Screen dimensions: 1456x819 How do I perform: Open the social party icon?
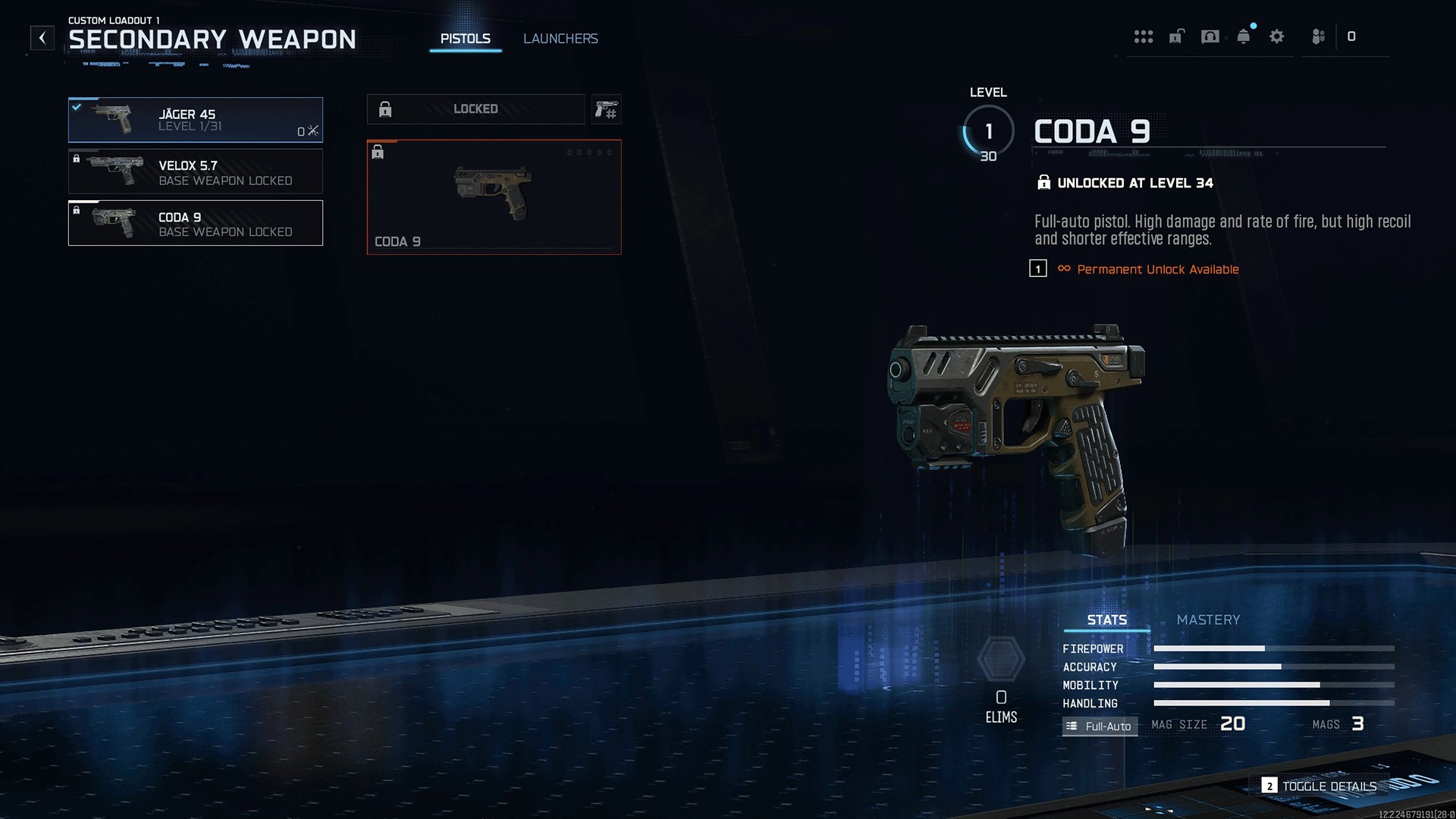pos(1318,36)
